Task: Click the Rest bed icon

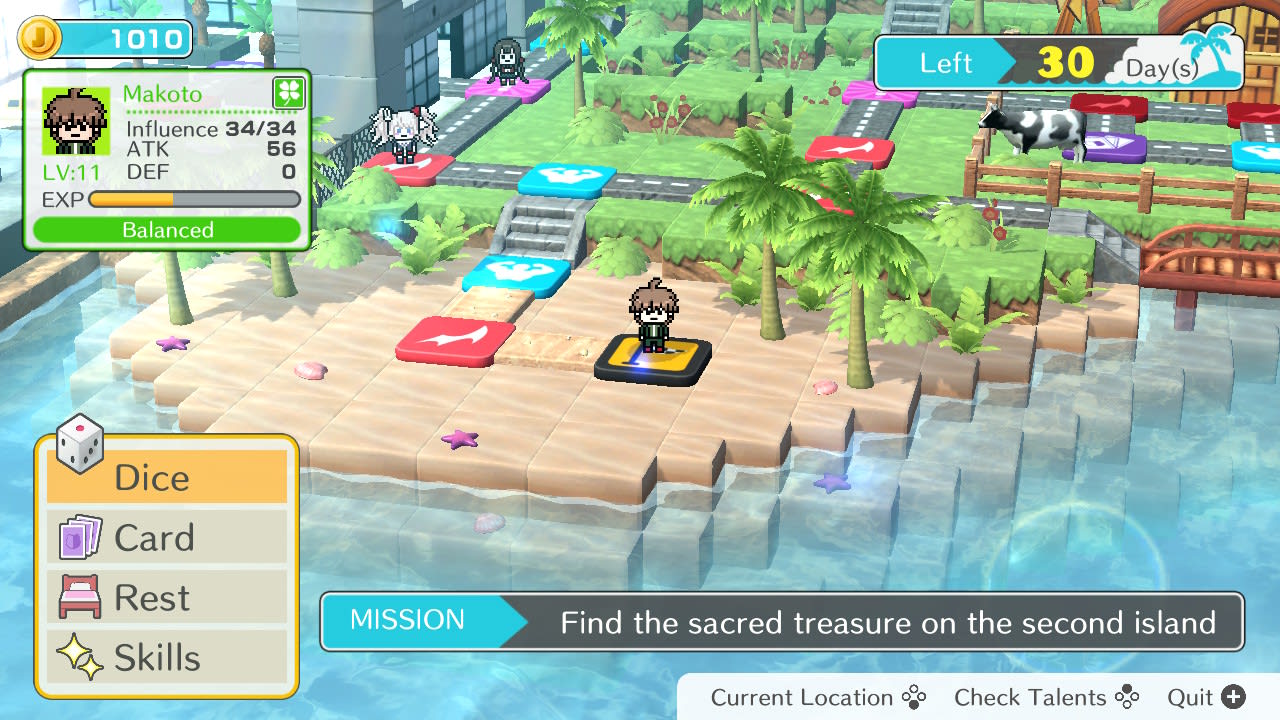Action: (80, 596)
